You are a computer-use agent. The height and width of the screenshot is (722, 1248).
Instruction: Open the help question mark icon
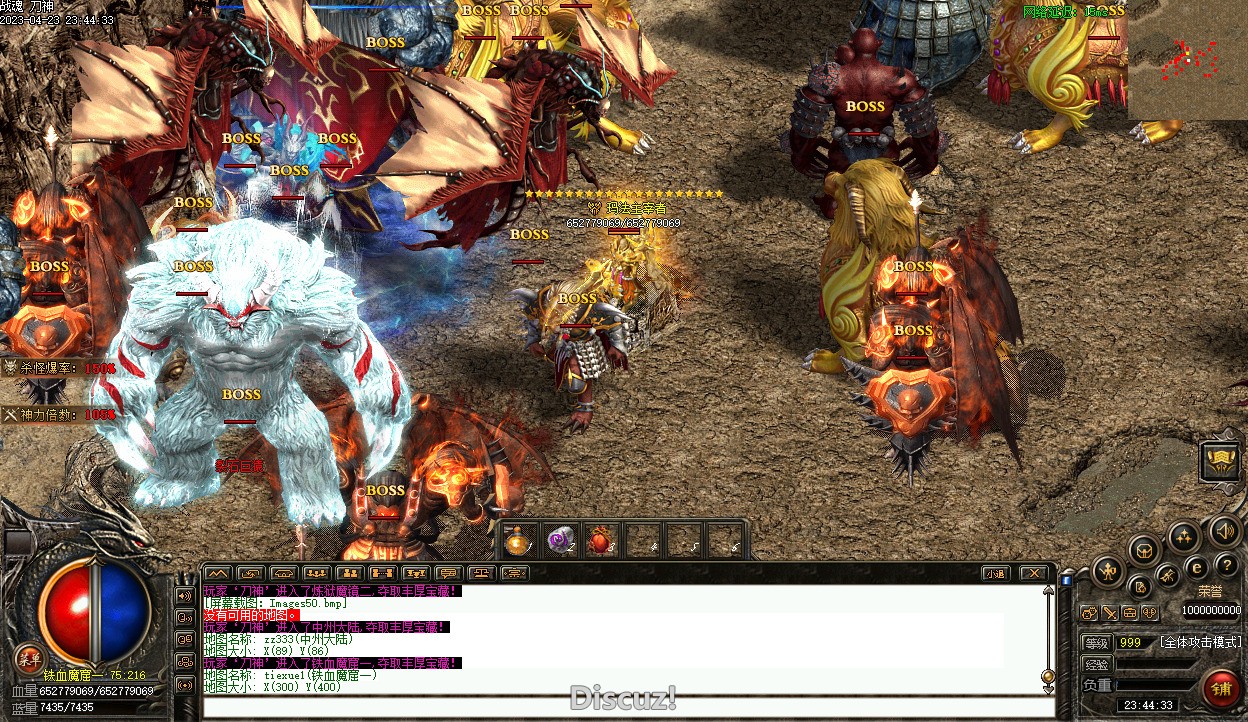1226,566
